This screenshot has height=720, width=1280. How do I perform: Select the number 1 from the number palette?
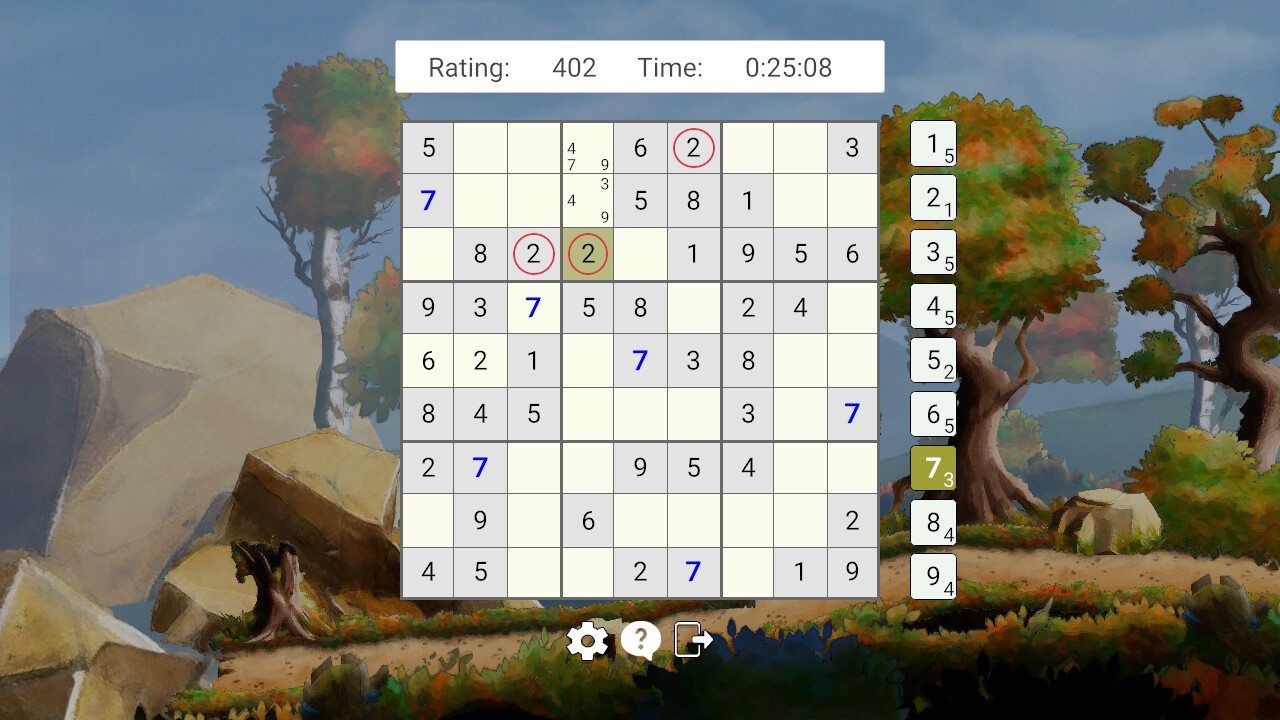pyautogui.click(x=933, y=144)
